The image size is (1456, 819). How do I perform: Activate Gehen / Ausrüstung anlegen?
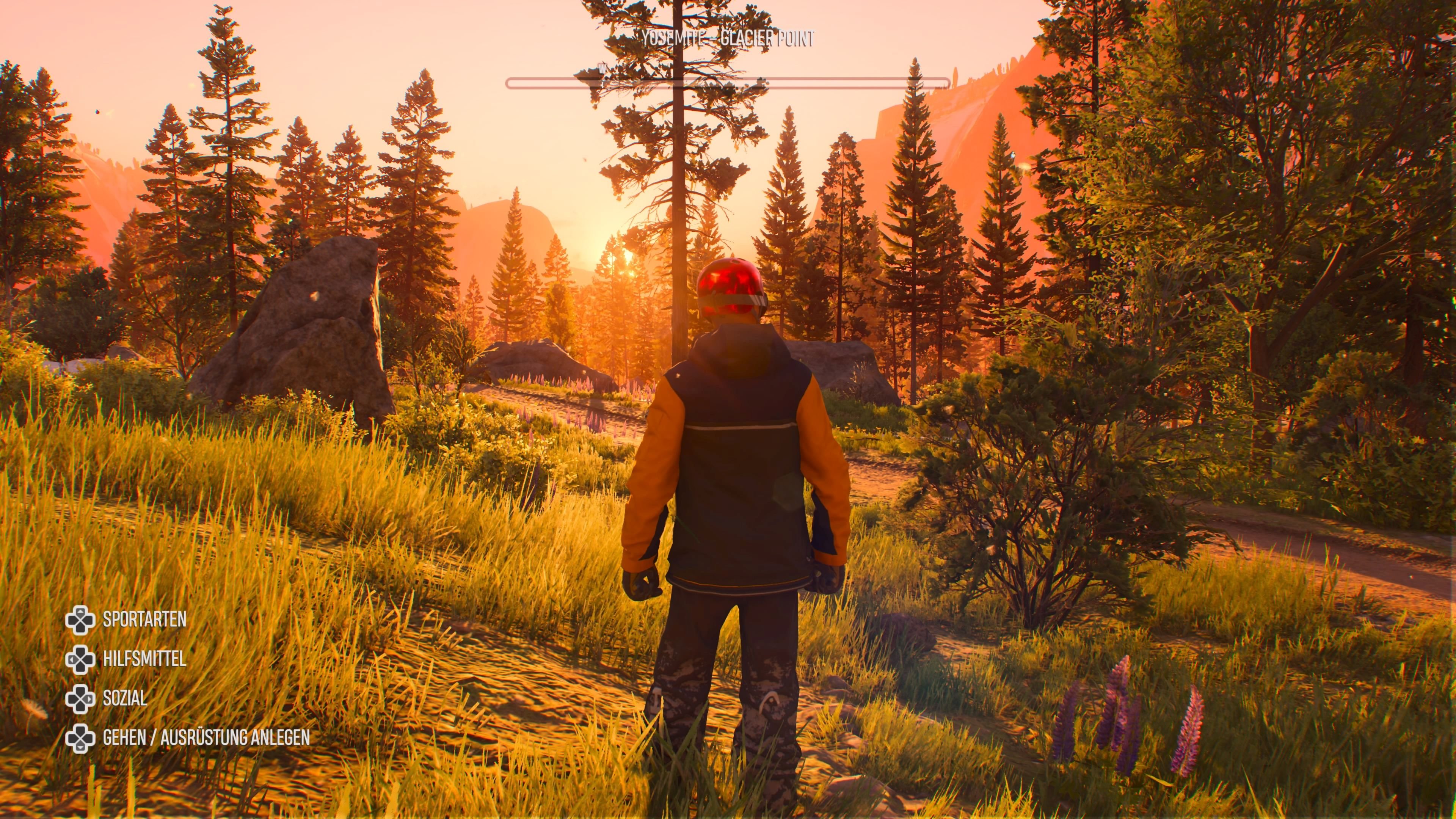pyautogui.click(x=206, y=737)
